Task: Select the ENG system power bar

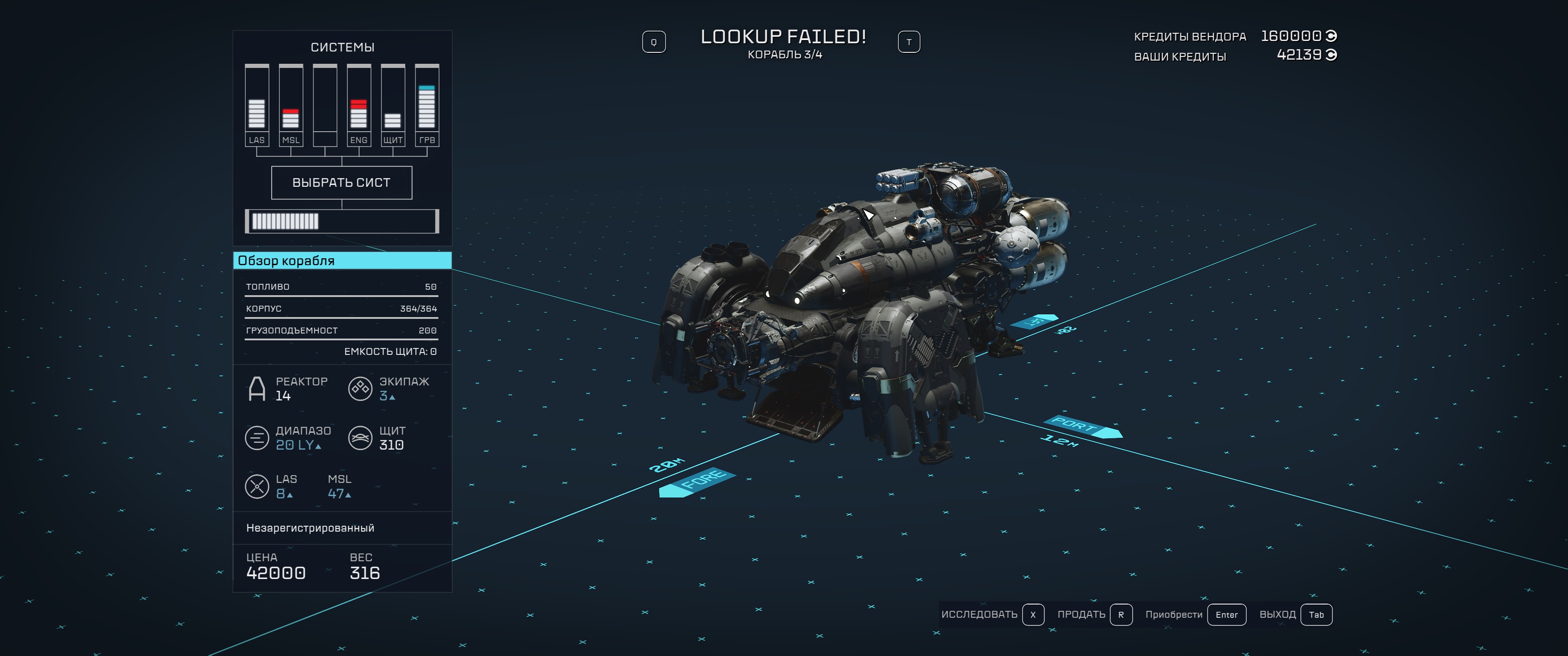Action: coord(359,106)
